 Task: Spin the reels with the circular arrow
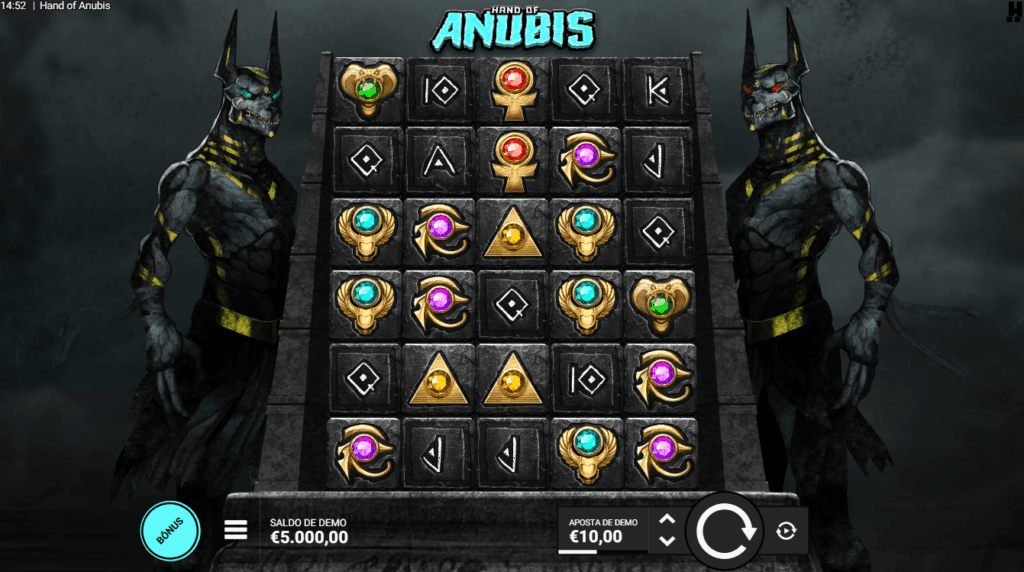[x=726, y=531]
